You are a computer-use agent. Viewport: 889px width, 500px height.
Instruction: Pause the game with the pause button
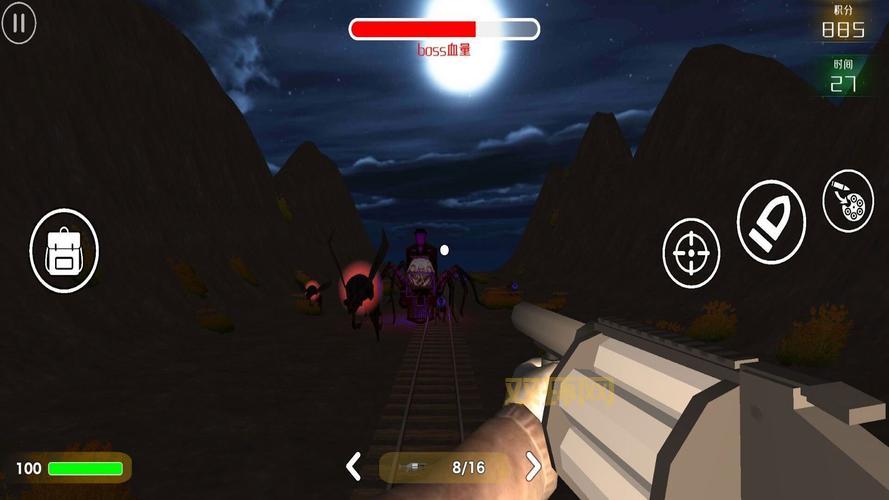tap(19, 24)
